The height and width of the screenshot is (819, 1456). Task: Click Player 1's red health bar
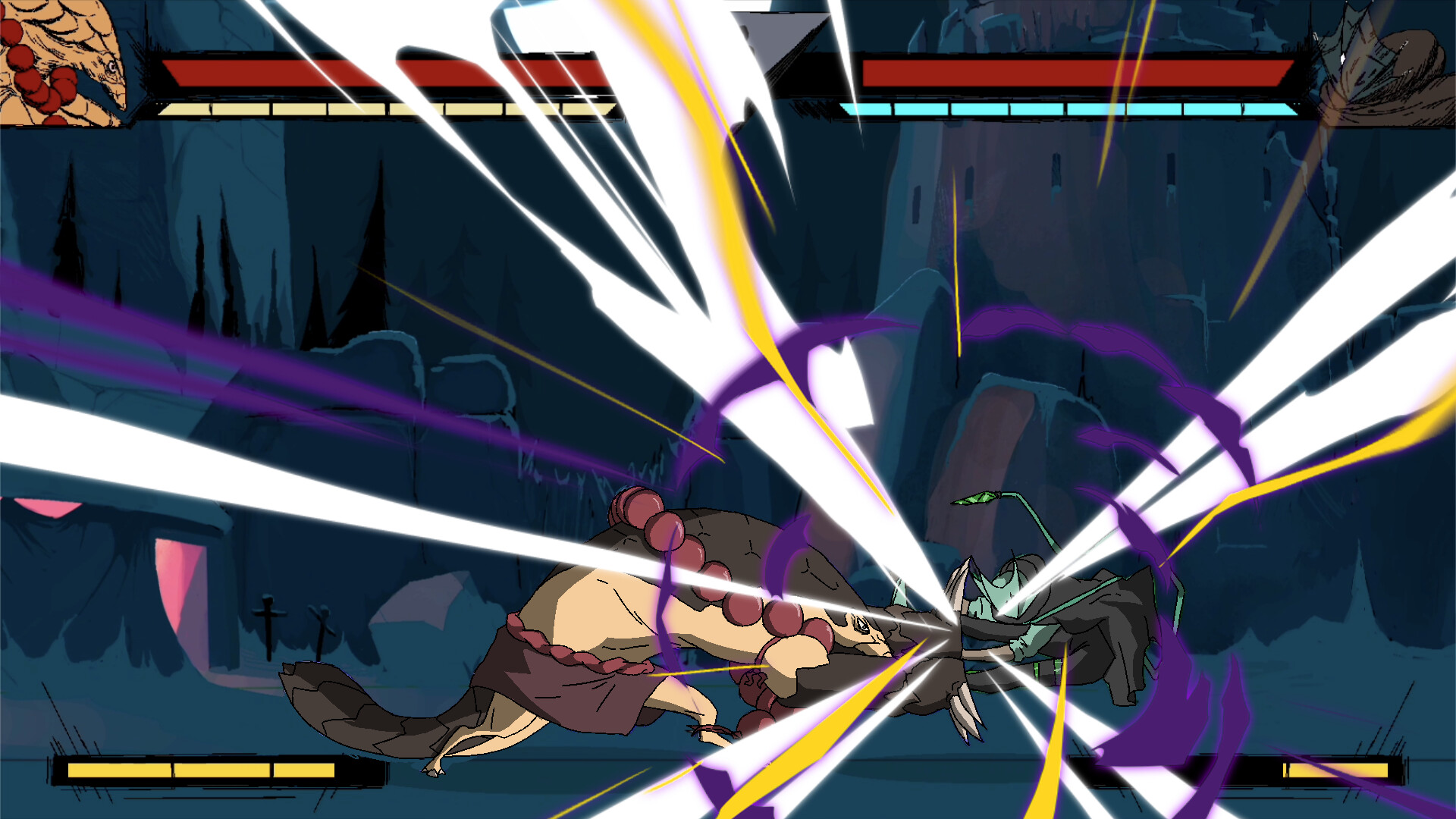pos(341,74)
